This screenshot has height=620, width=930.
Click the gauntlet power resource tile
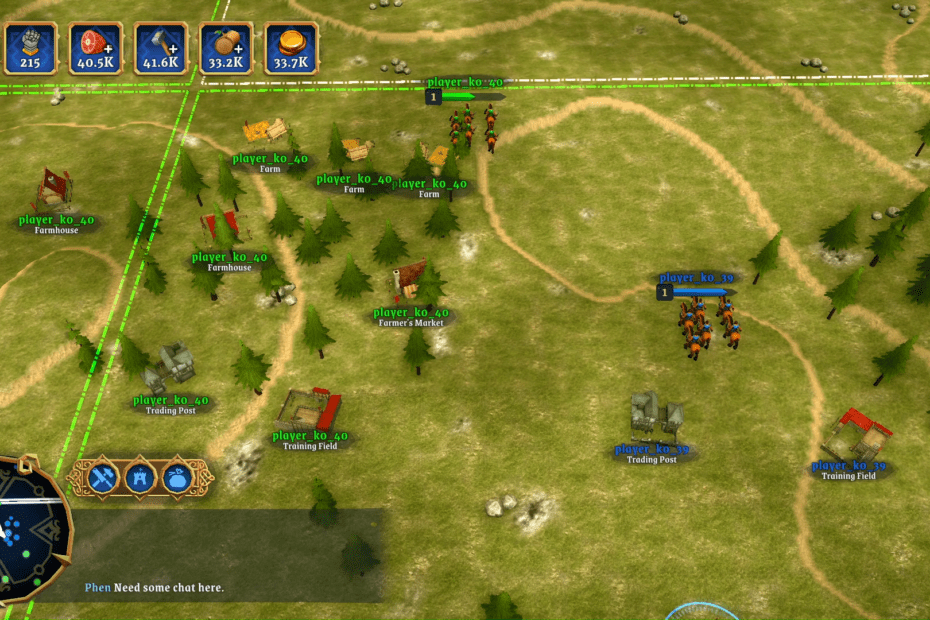coord(30,48)
